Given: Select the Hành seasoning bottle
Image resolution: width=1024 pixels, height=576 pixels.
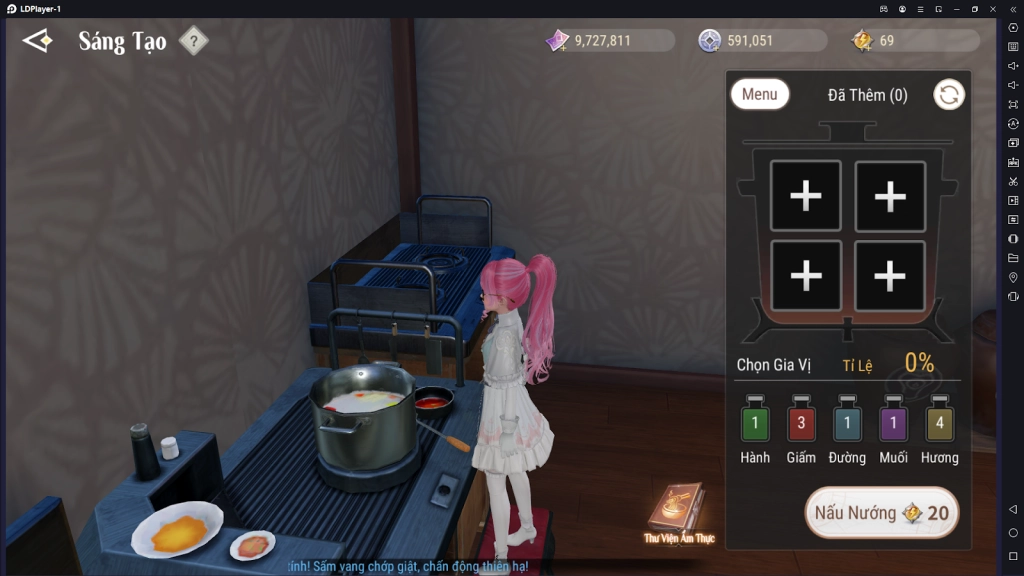Looking at the screenshot, I should [755, 423].
